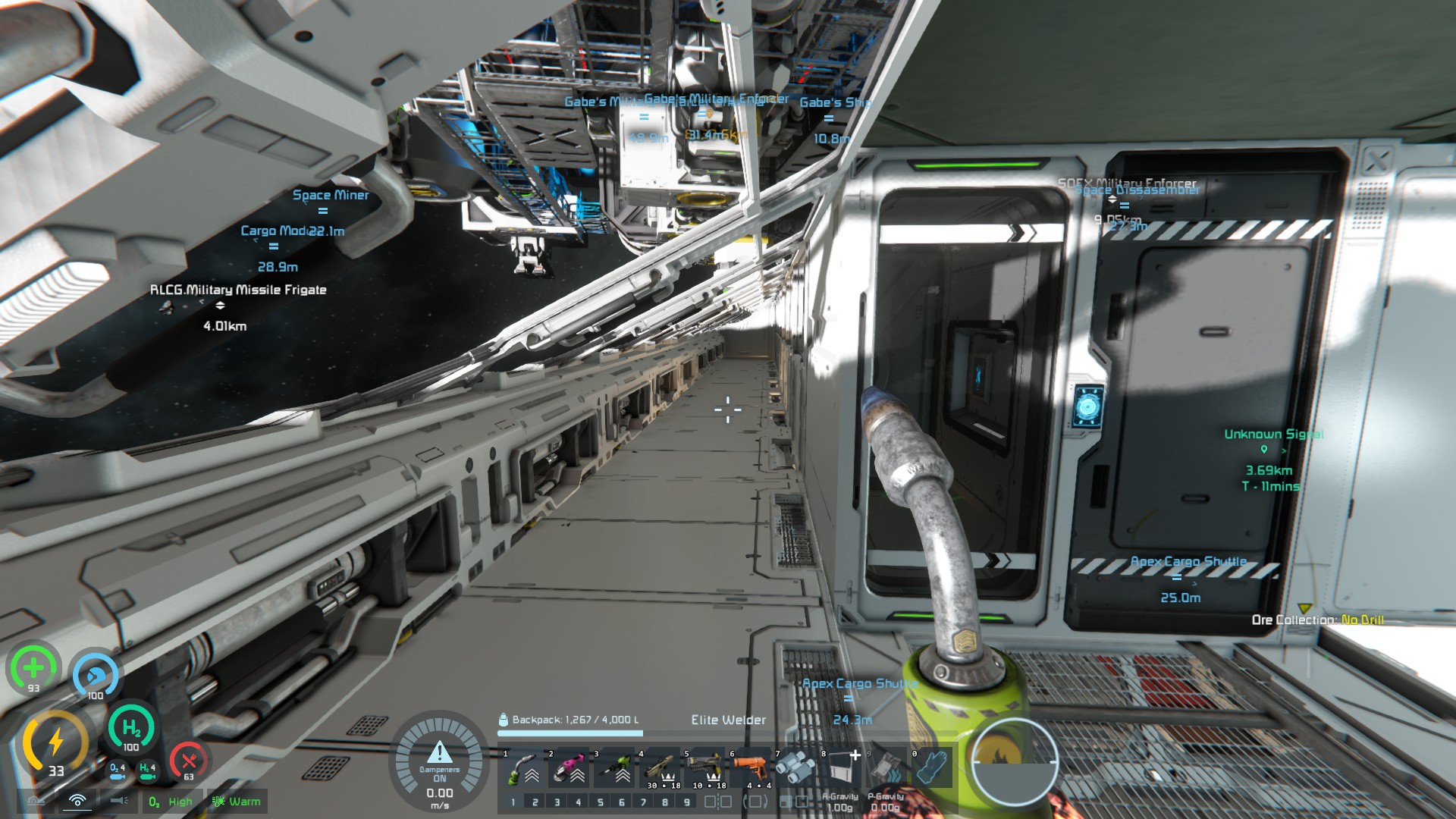The height and width of the screenshot is (819, 1456).
Task: Select the orange flare gun slot
Action: tap(749, 768)
